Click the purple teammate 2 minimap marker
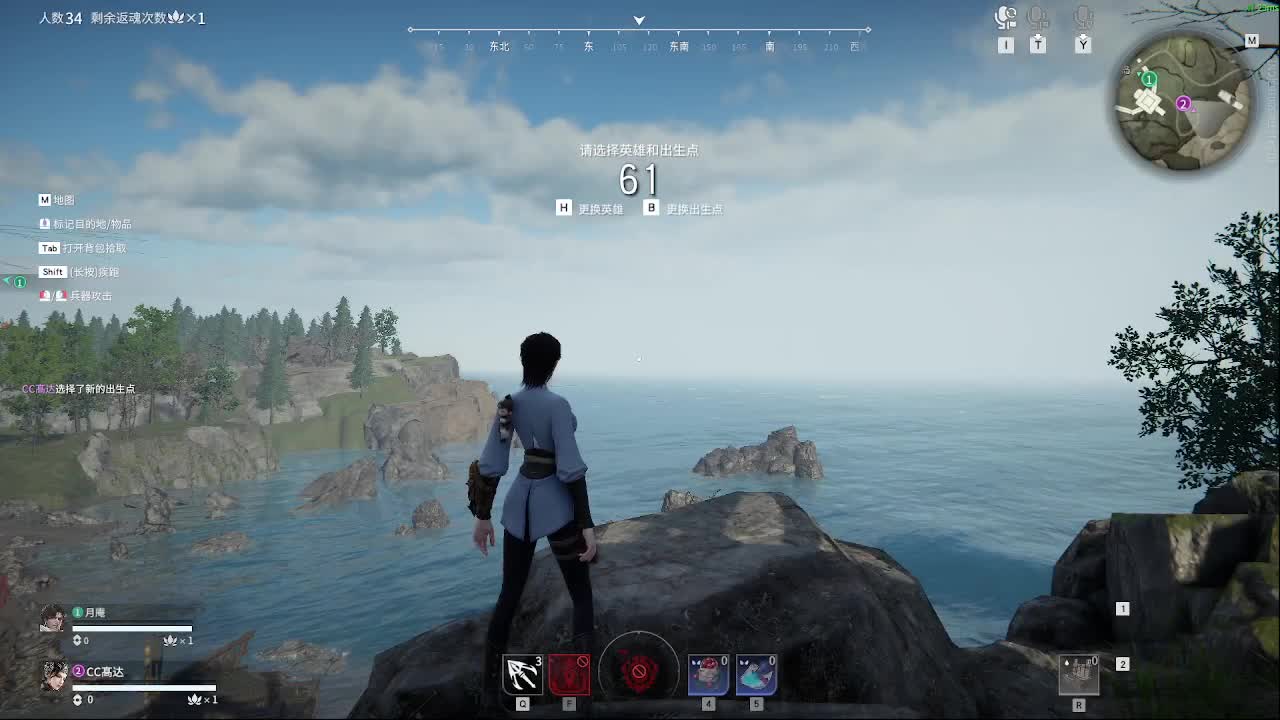The width and height of the screenshot is (1280, 720). pos(1183,104)
